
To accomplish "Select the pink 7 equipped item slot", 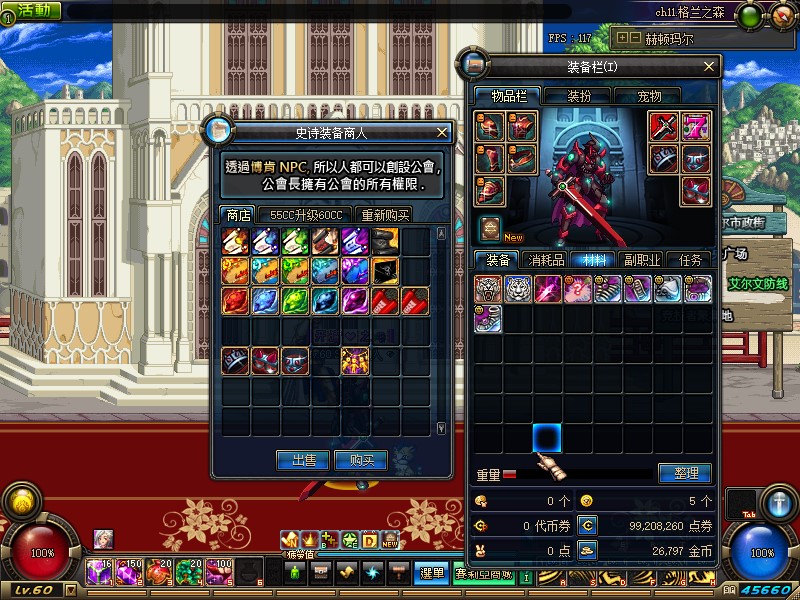I will pyautogui.click(x=695, y=127).
